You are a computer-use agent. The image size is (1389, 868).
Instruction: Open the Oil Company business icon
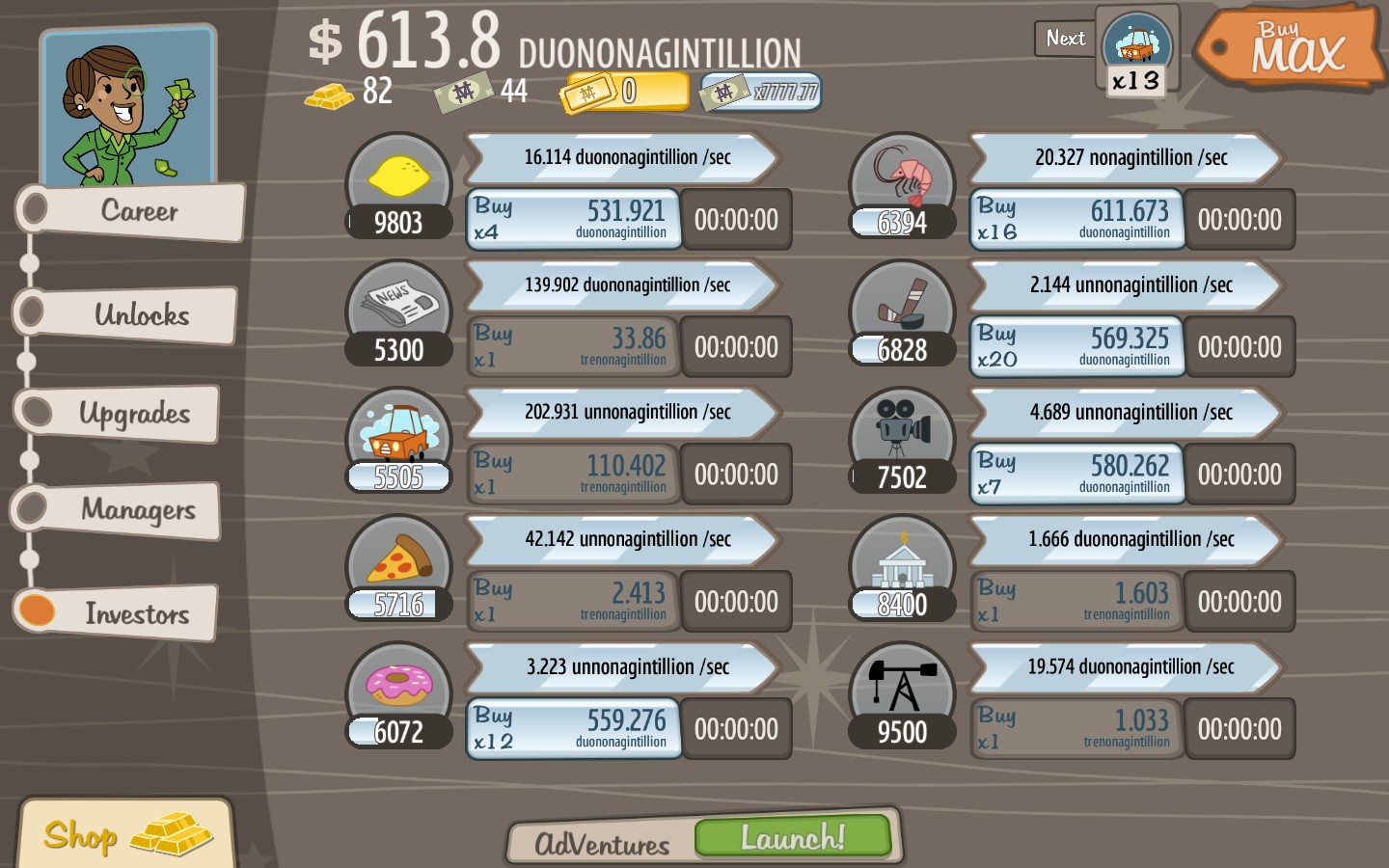(902, 689)
